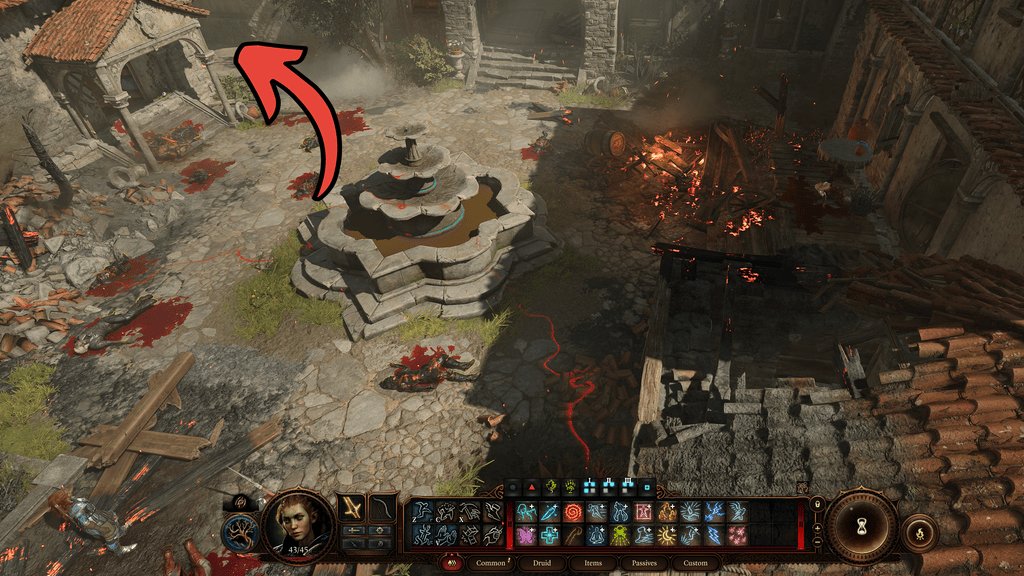
Task: Toggle the hotbar padlock lock button
Action: click(817, 503)
